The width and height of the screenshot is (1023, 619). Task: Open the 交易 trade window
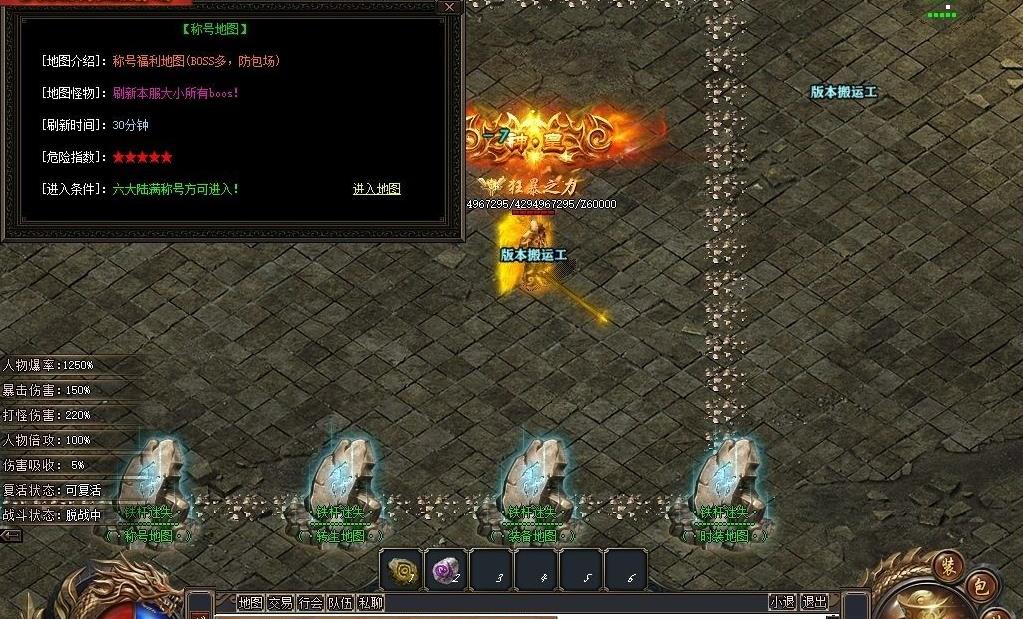[x=280, y=602]
